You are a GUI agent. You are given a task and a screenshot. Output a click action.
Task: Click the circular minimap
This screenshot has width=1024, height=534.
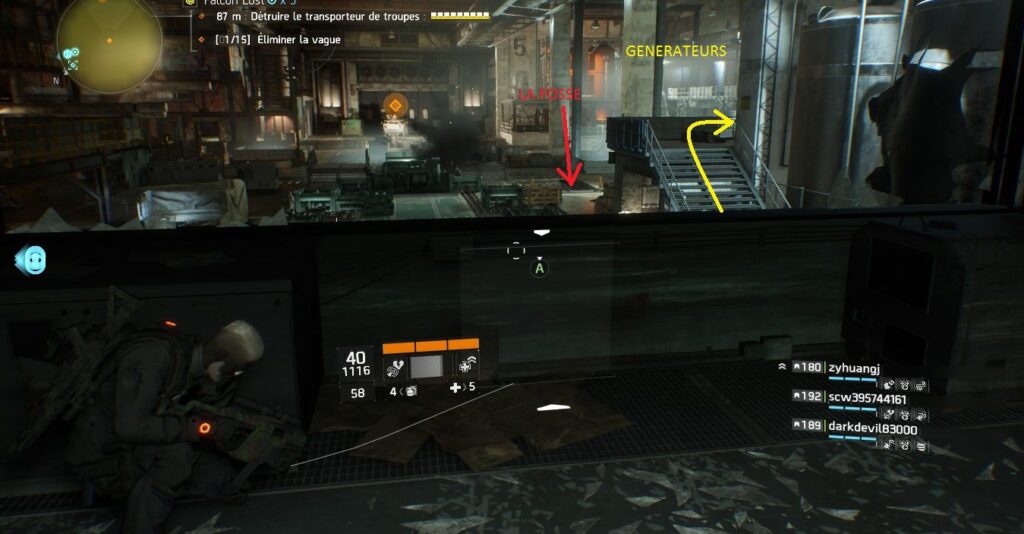click(x=110, y=44)
